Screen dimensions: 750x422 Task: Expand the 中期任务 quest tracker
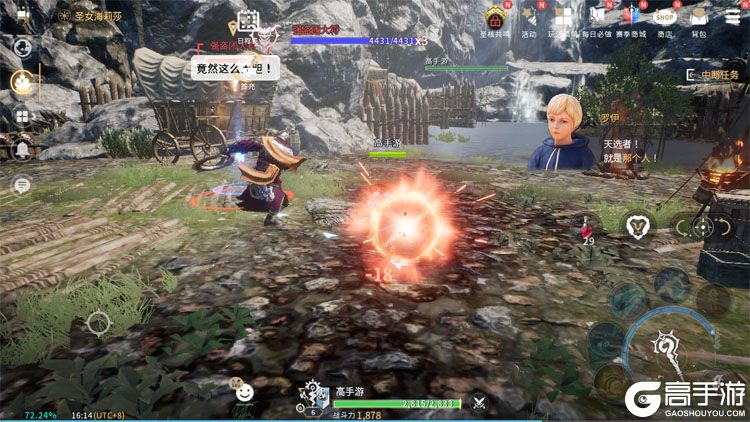pos(712,75)
